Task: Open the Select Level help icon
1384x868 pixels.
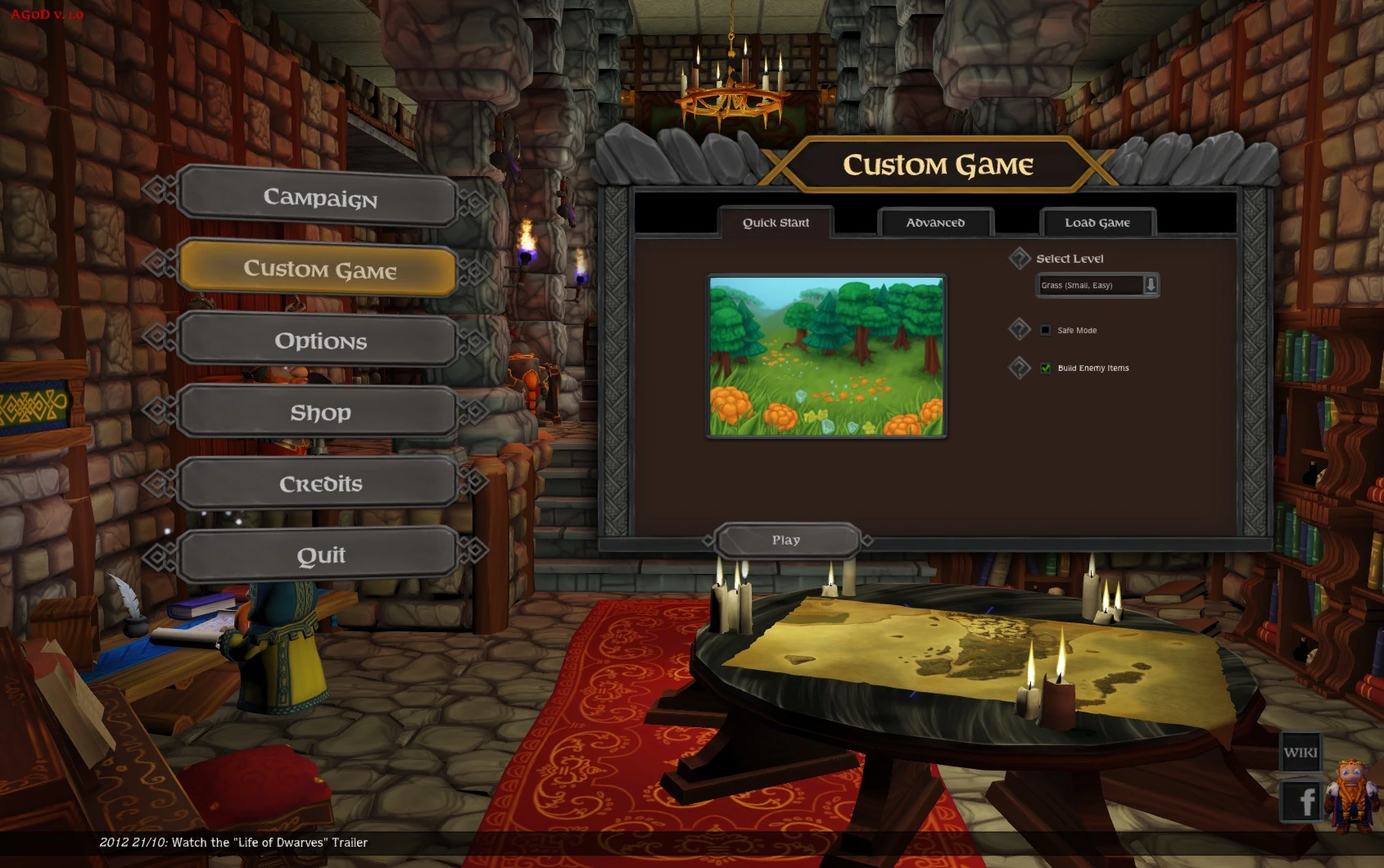Action: pyautogui.click(x=1020, y=258)
